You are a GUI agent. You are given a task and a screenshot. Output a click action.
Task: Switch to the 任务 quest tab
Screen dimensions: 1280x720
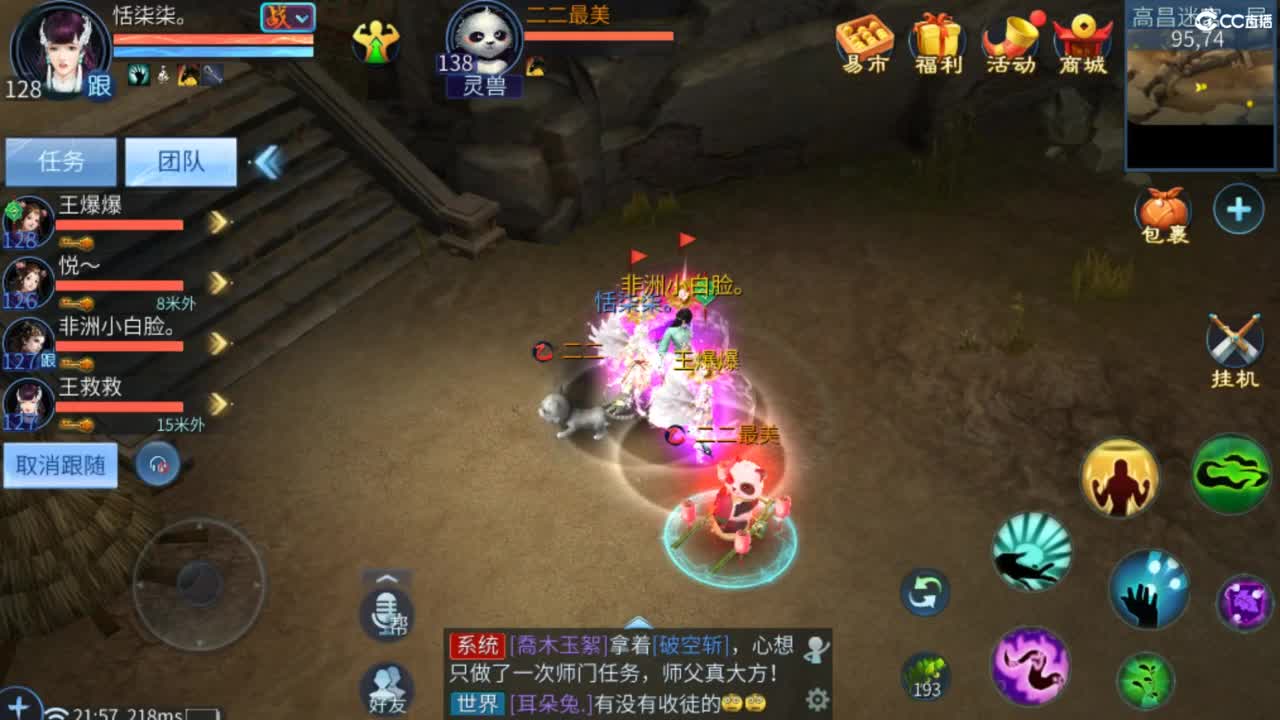coord(60,160)
